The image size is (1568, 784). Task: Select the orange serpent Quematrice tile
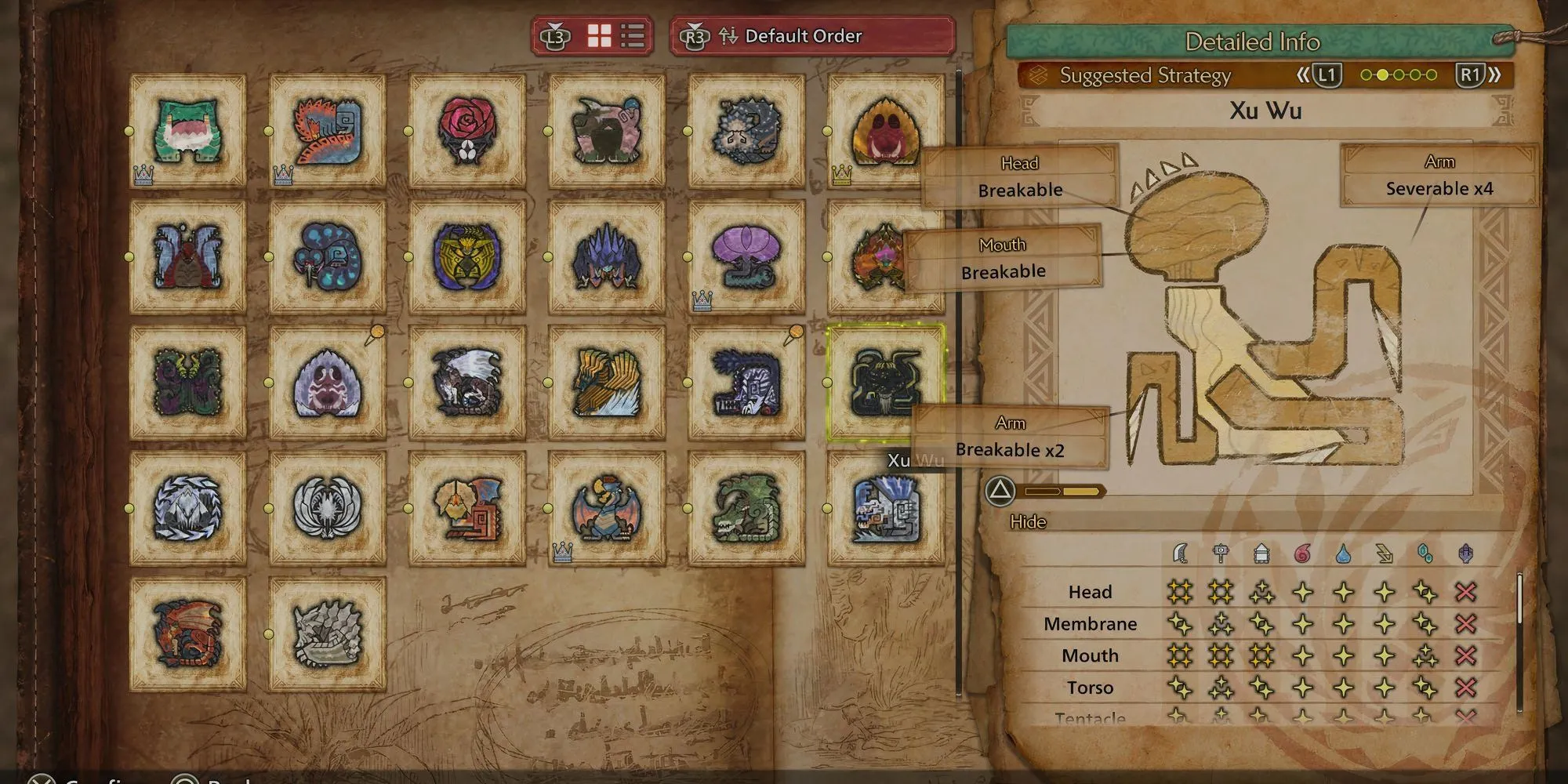[x=328, y=130]
